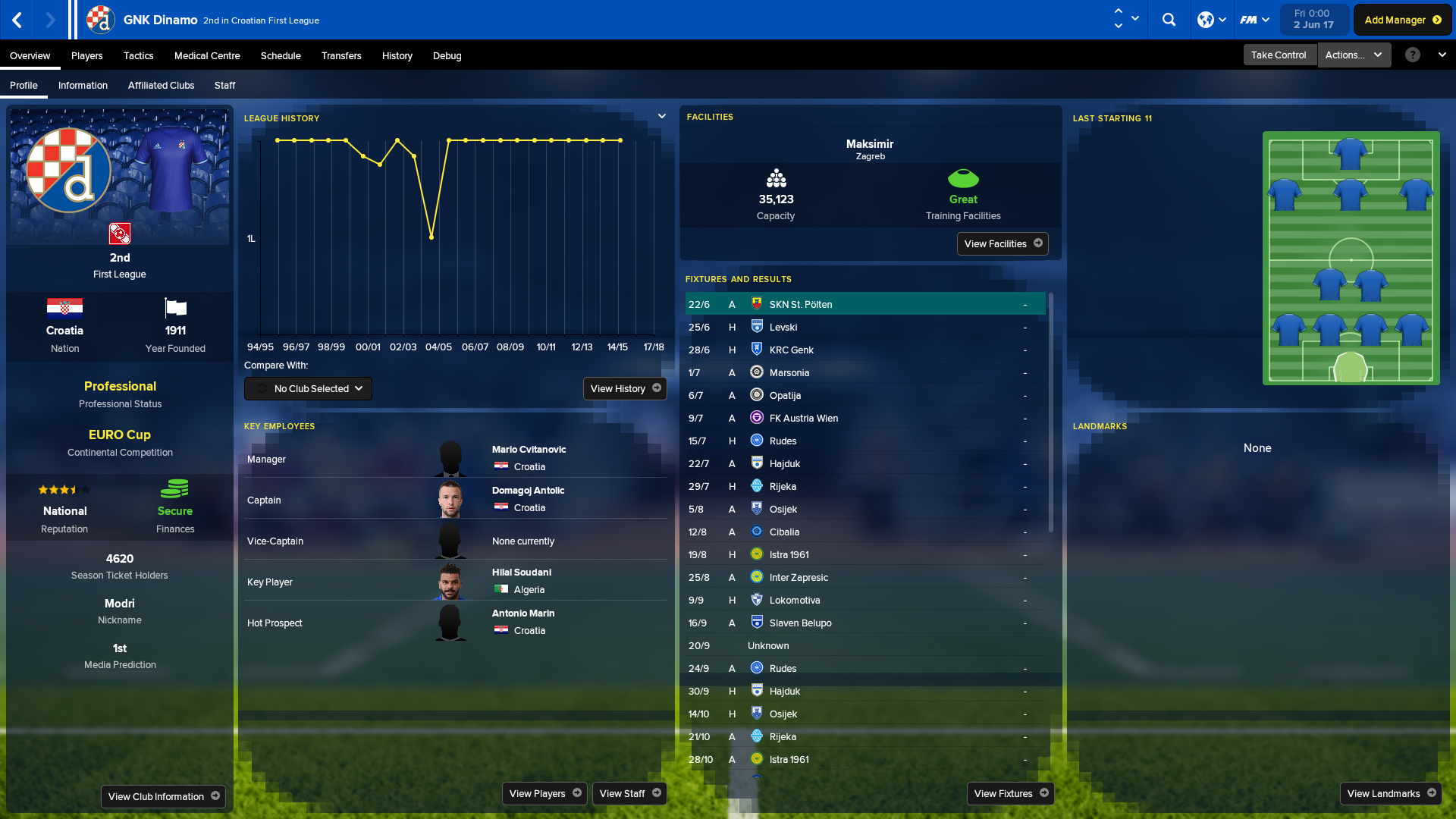
Task: Open the View Staff button
Action: pos(629,793)
